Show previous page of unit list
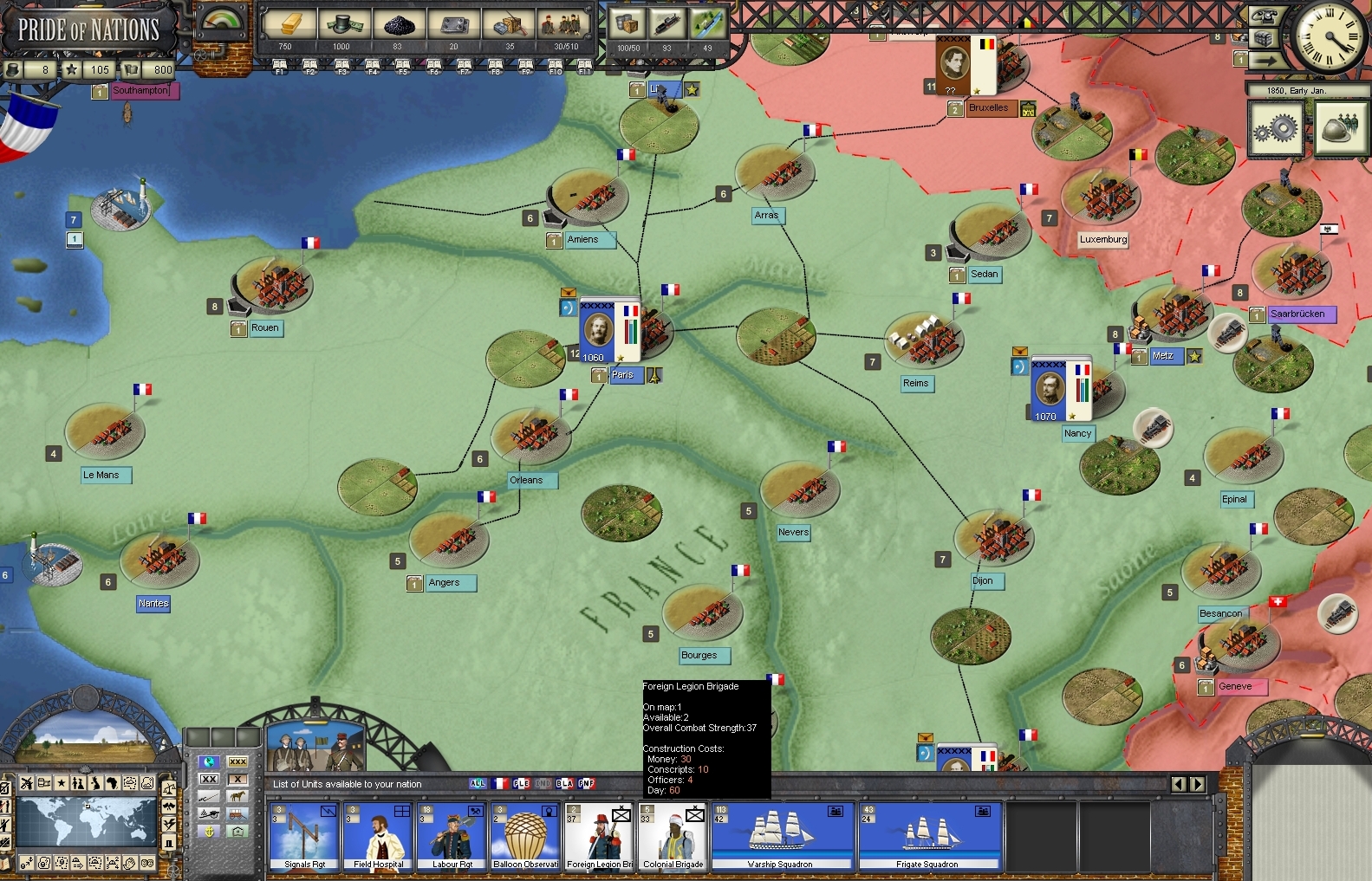This screenshot has height=881, width=1372. point(1179,784)
